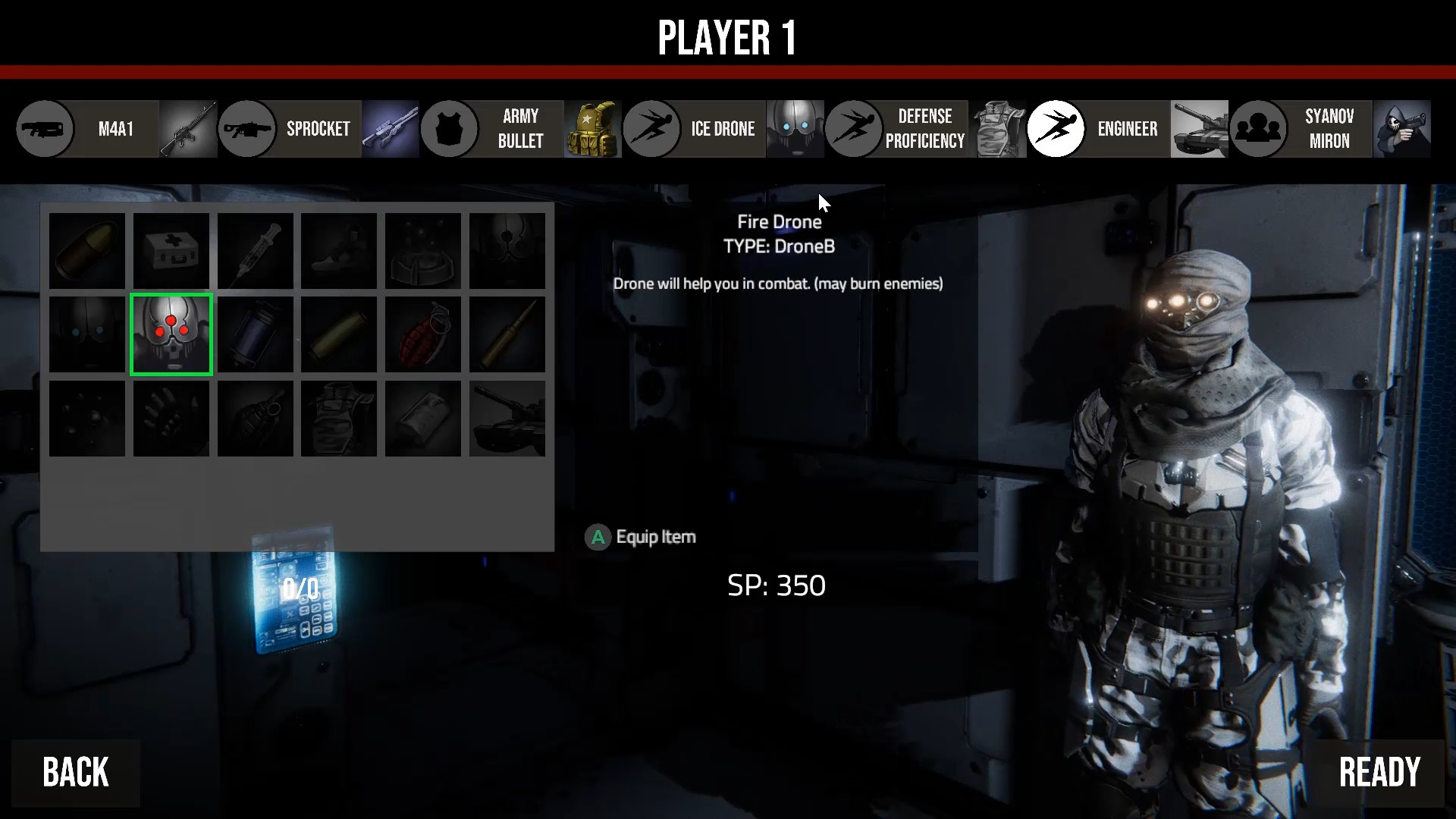Select the Fire Drone inventory icon
This screenshot has width=1456, height=819.
click(171, 334)
